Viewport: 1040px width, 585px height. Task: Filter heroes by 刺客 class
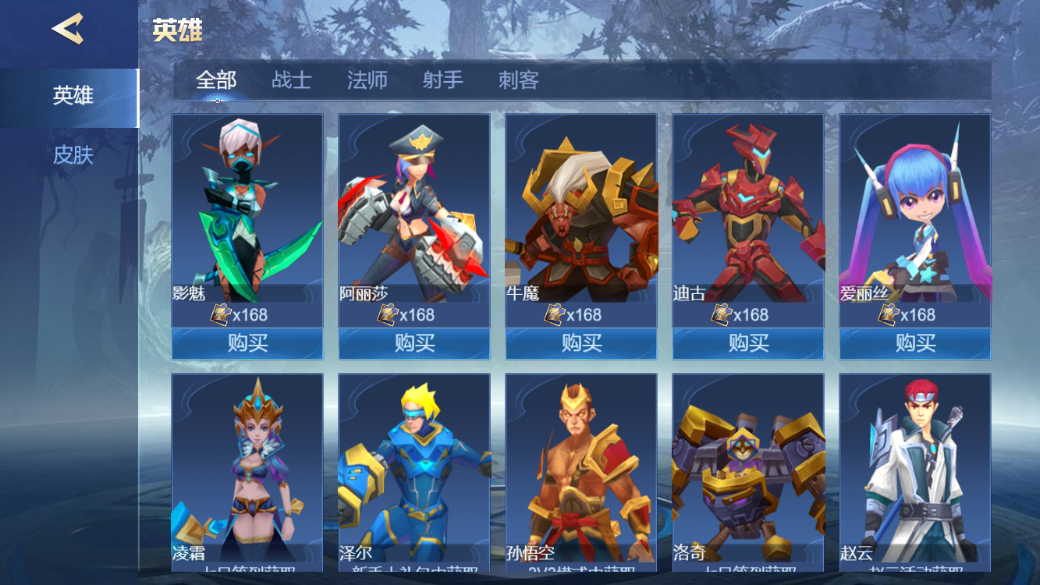pyautogui.click(x=518, y=80)
